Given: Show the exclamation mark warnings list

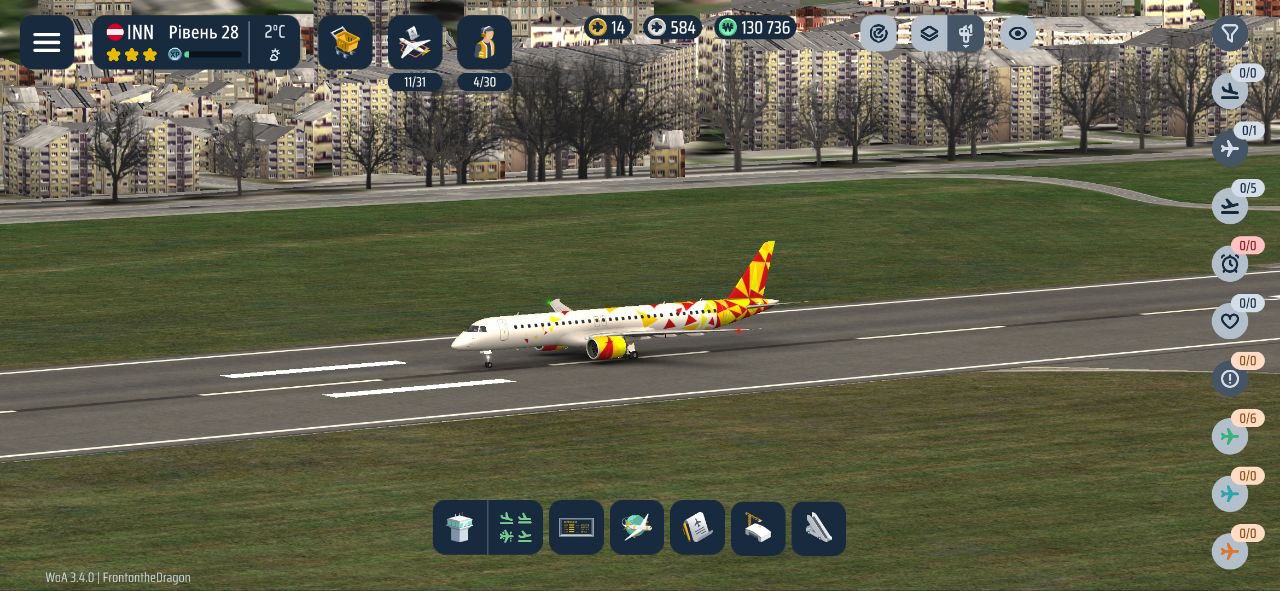Looking at the screenshot, I should pyautogui.click(x=1230, y=379).
